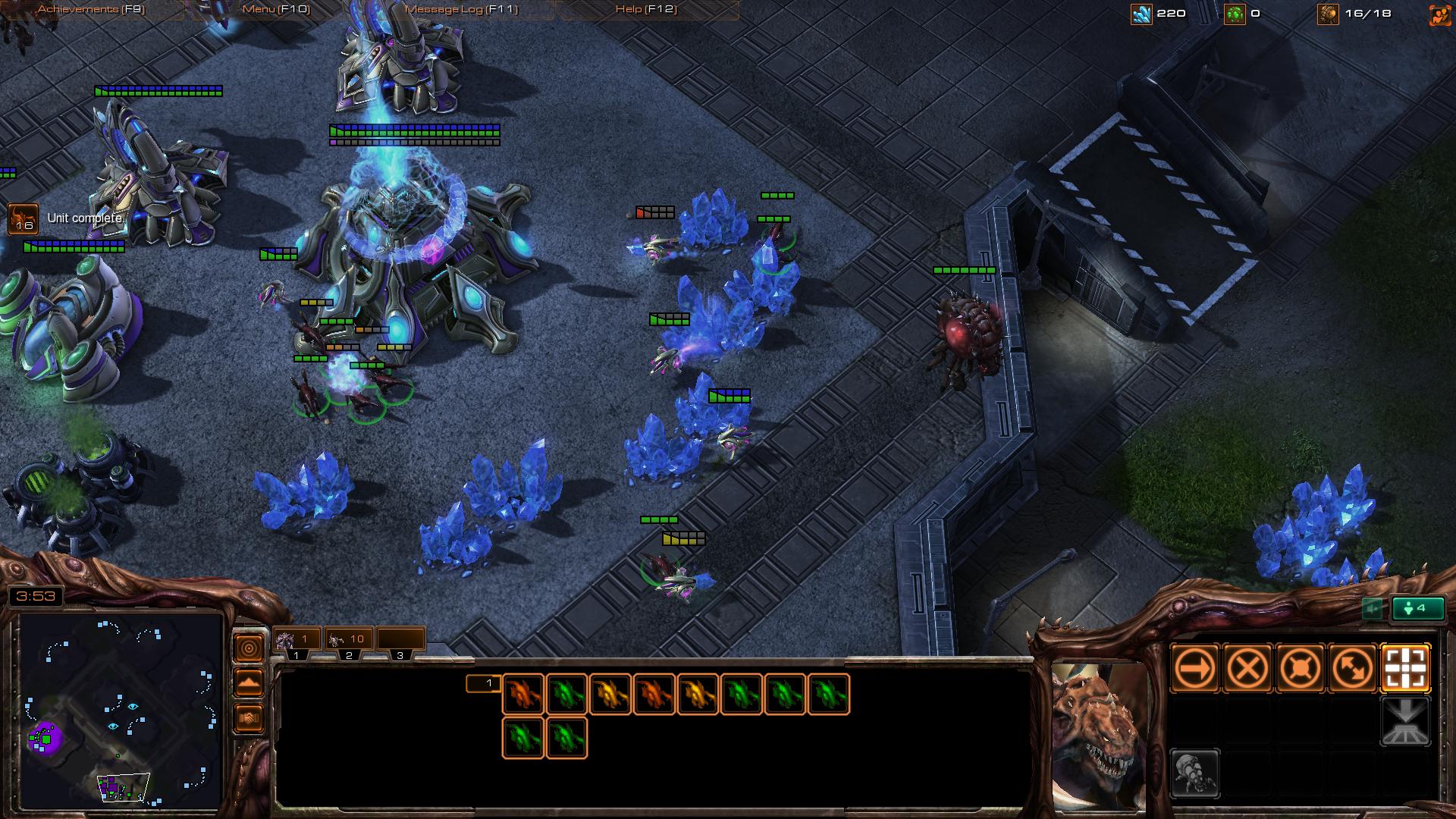The width and height of the screenshot is (1456, 819).
Task: Select the idle workers button showing 4
Action: [1417, 608]
